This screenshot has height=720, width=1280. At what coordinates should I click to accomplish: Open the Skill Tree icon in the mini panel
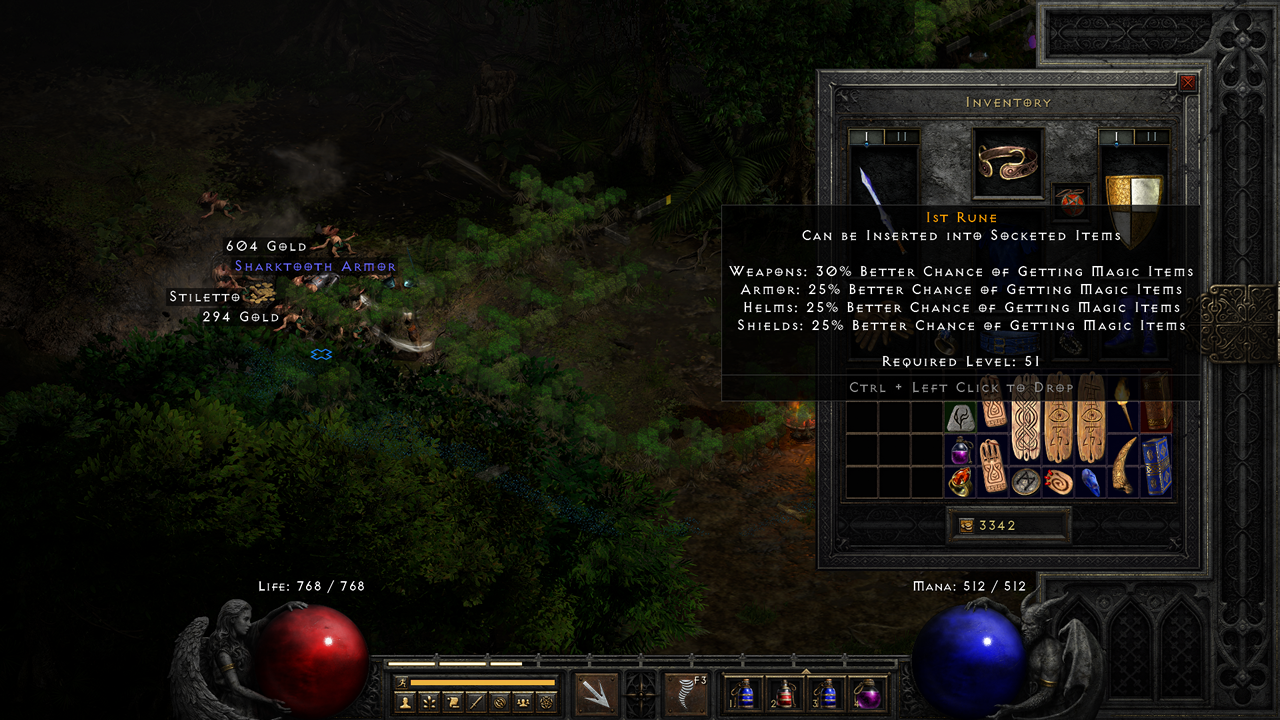click(x=428, y=700)
